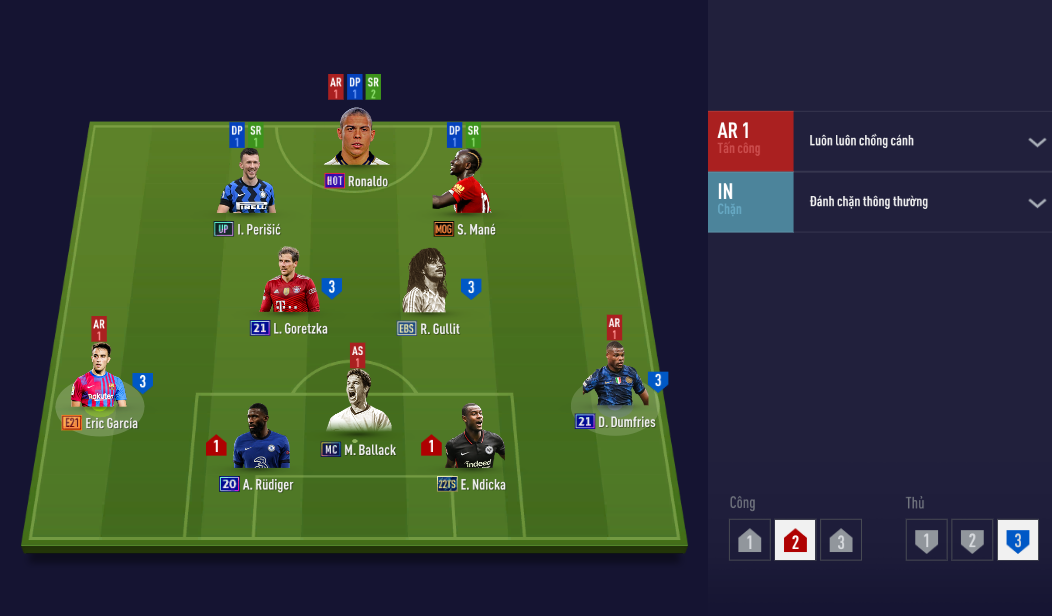Set defense (Thủ) level to 2
The width and height of the screenshot is (1052, 616).
coord(971,541)
